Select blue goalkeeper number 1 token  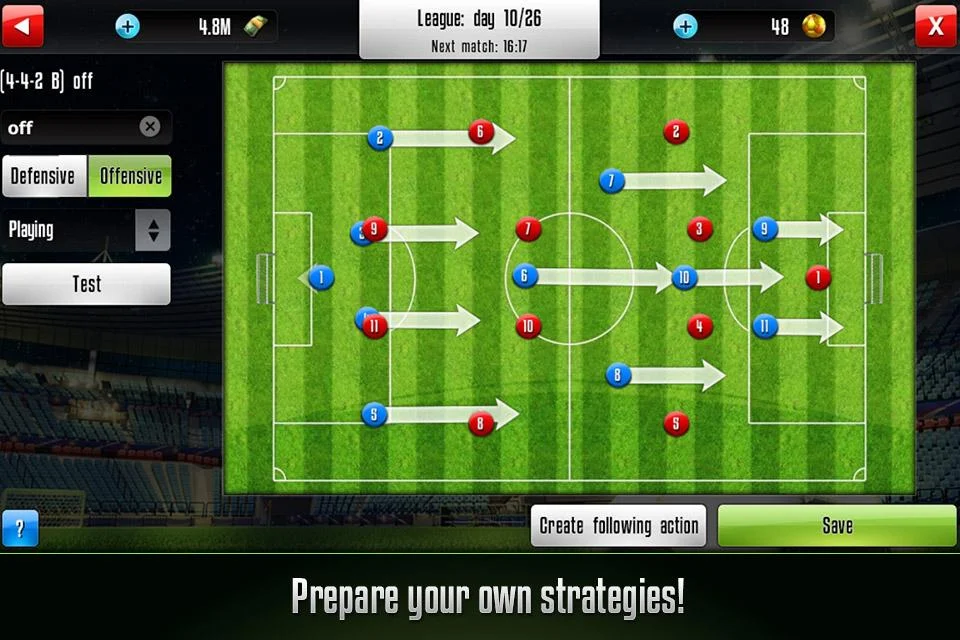(321, 277)
